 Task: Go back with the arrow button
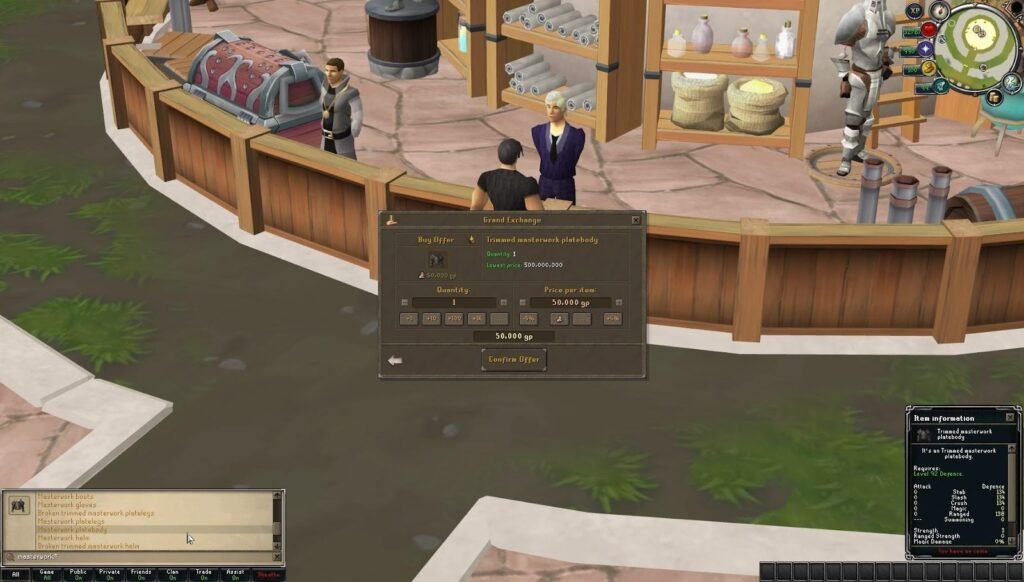pos(395,360)
